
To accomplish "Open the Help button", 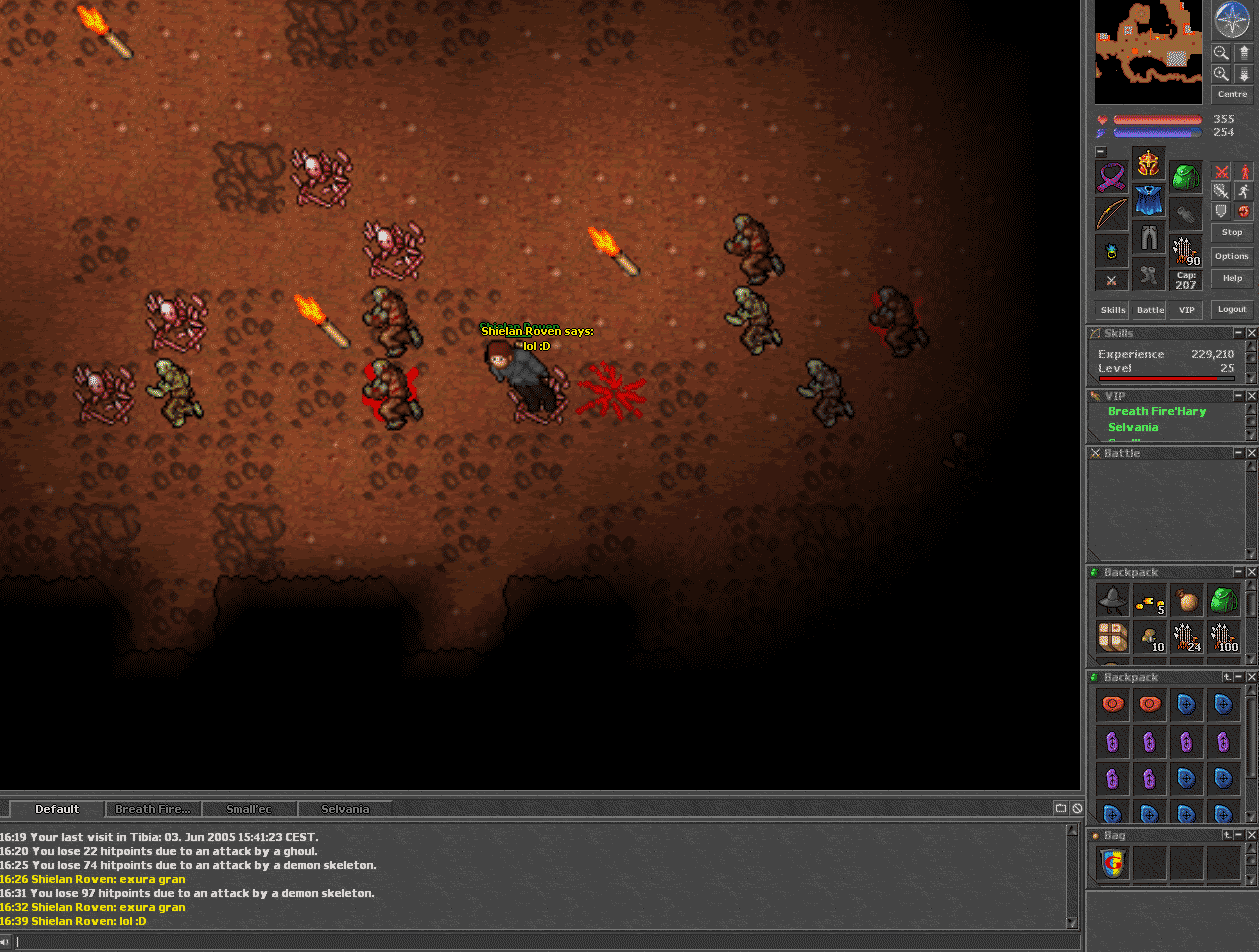I will tap(1232, 279).
